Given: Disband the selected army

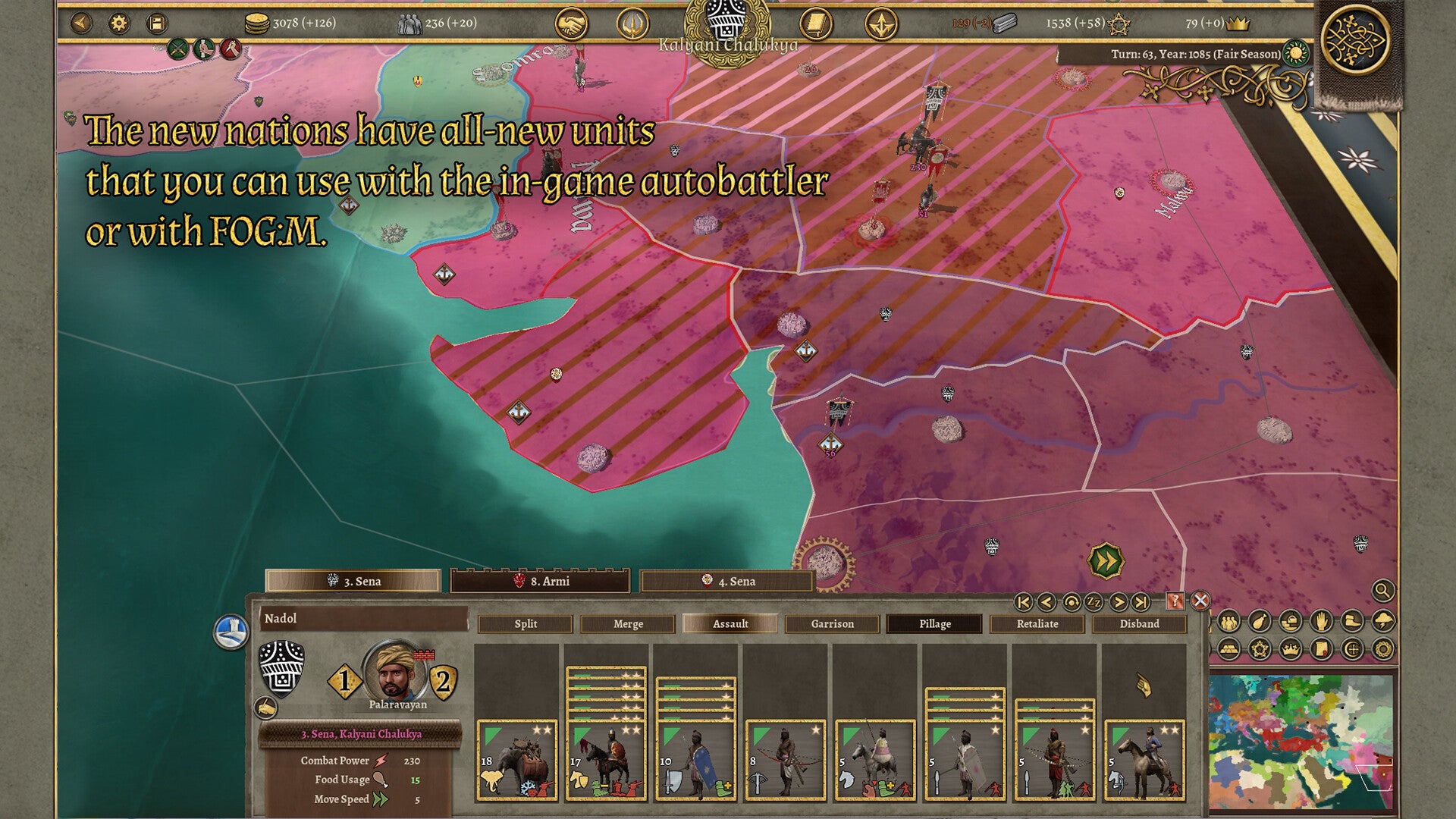Looking at the screenshot, I should tap(1139, 623).
